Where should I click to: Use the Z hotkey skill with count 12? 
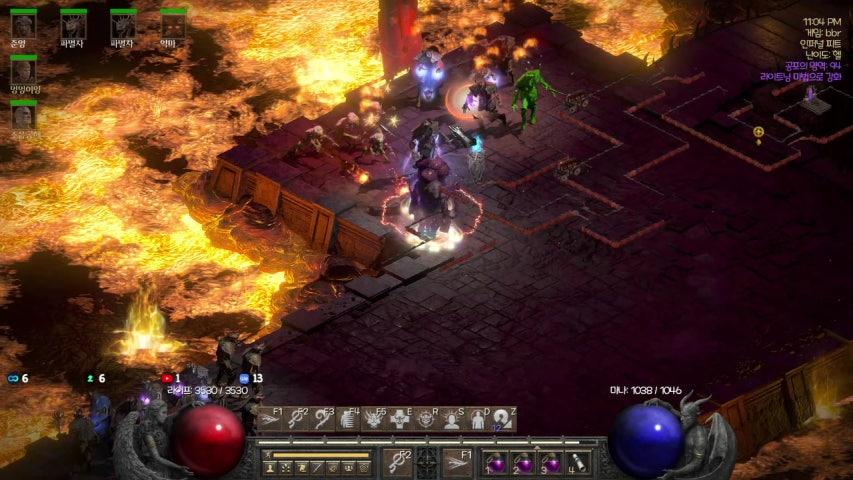[503, 418]
